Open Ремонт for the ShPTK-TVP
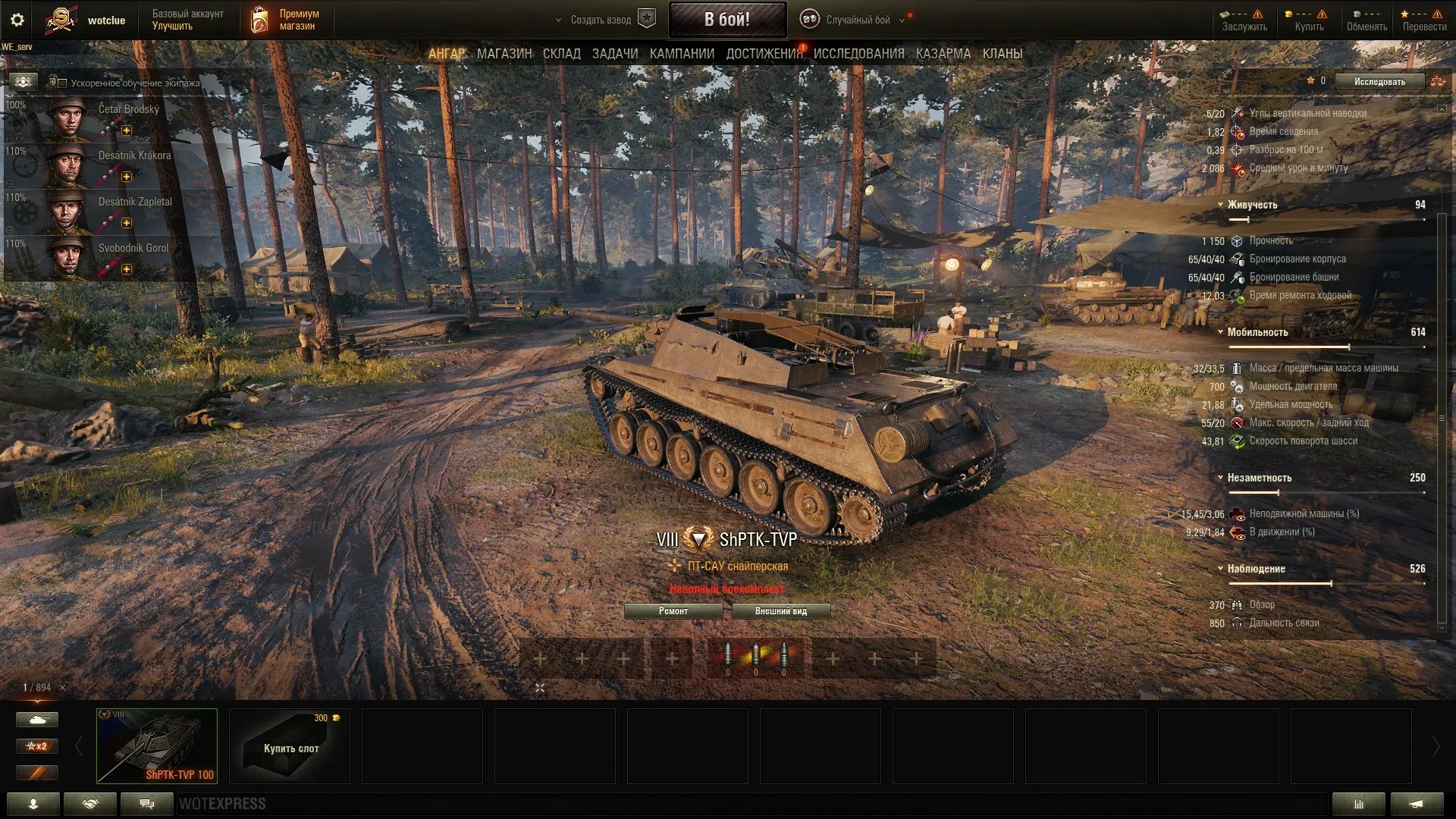This screenshot has width=1456, height=819. coord(673,611)
